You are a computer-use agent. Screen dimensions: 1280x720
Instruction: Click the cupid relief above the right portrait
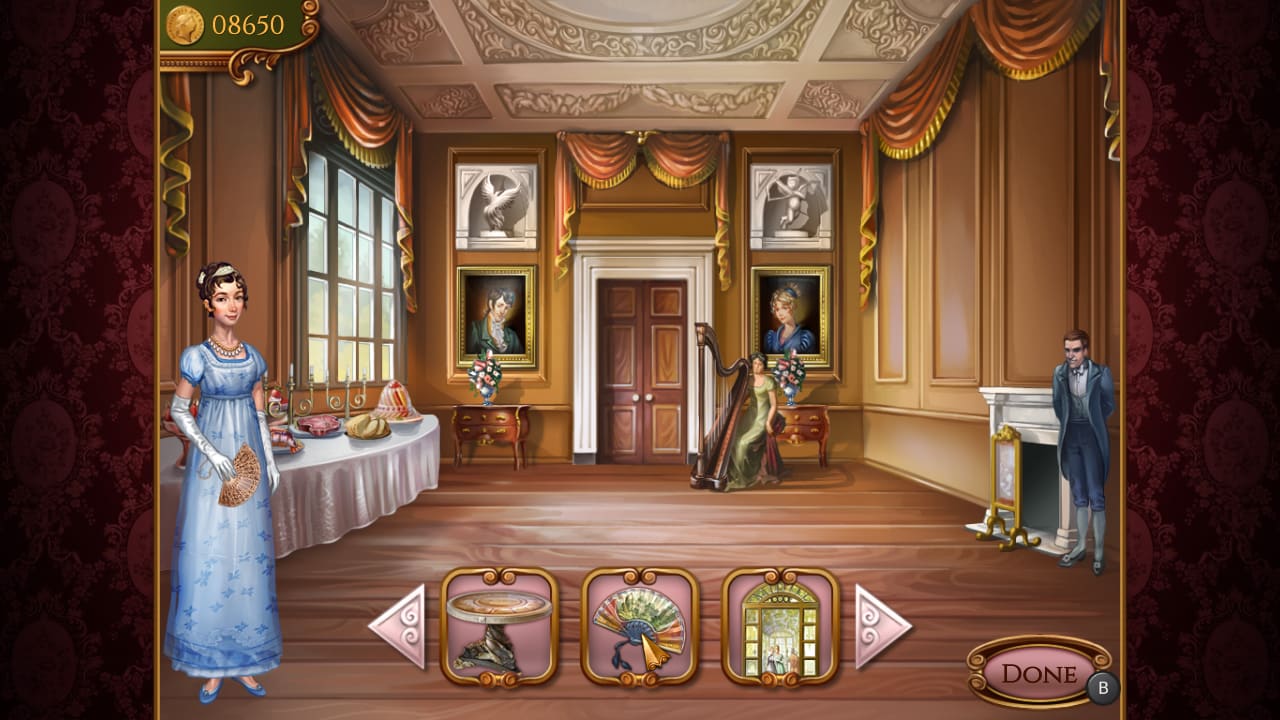pos(792,204)
